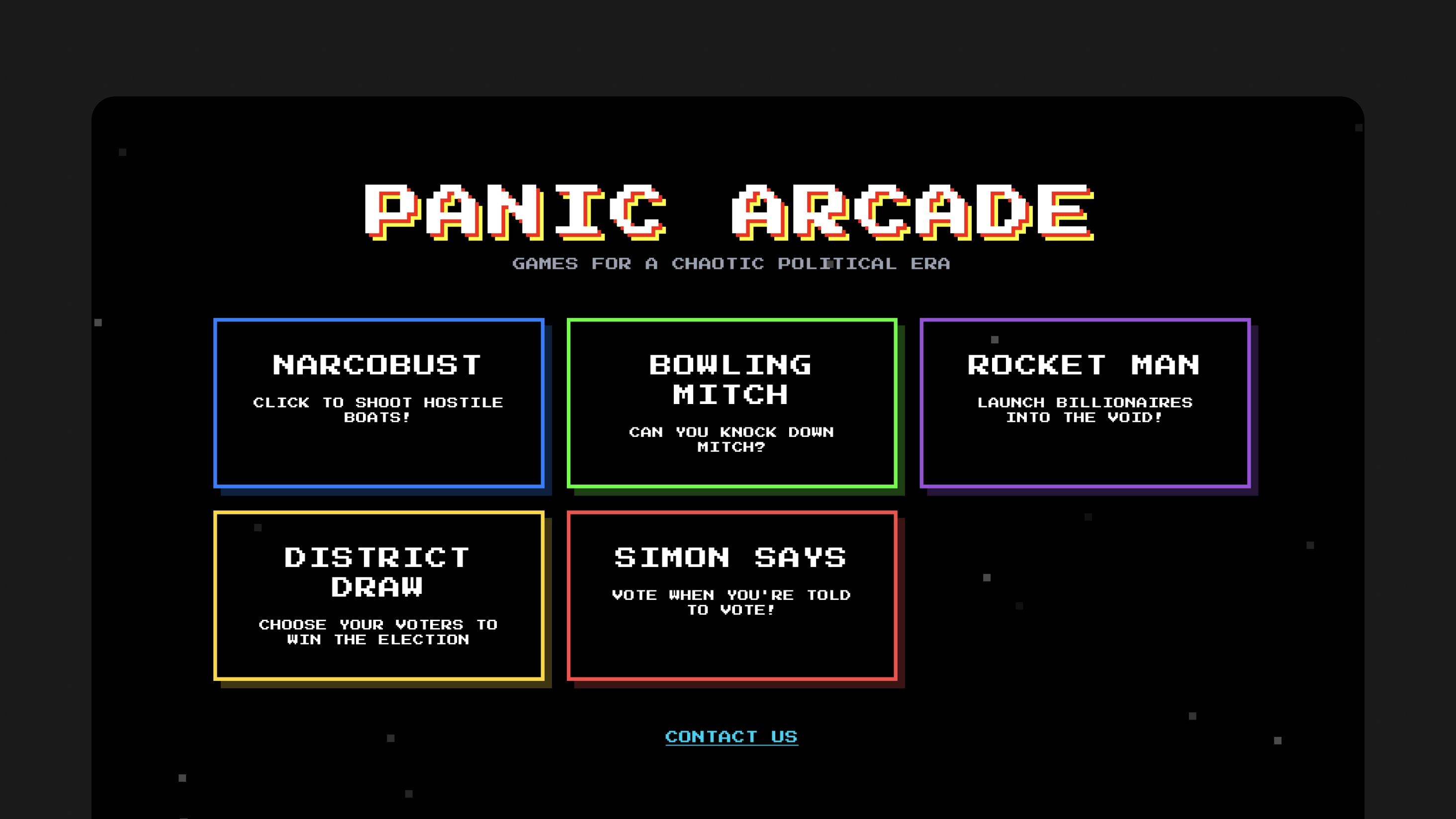This screenshot has width=1456, height=819.
Task: Click the NARCOBUST heading text
Action: 376,365
